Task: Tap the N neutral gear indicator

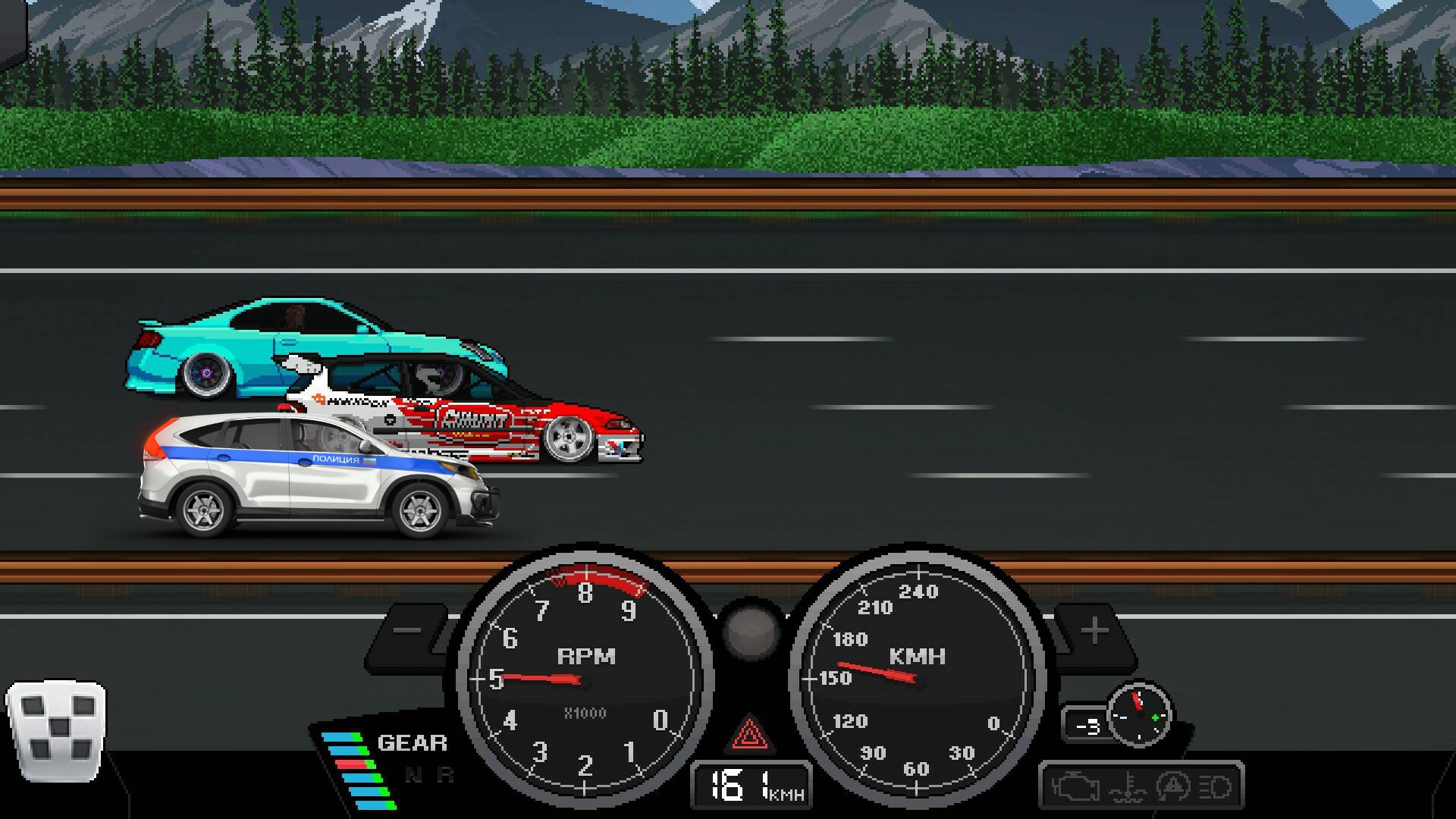Action: (x=414, y=775)
